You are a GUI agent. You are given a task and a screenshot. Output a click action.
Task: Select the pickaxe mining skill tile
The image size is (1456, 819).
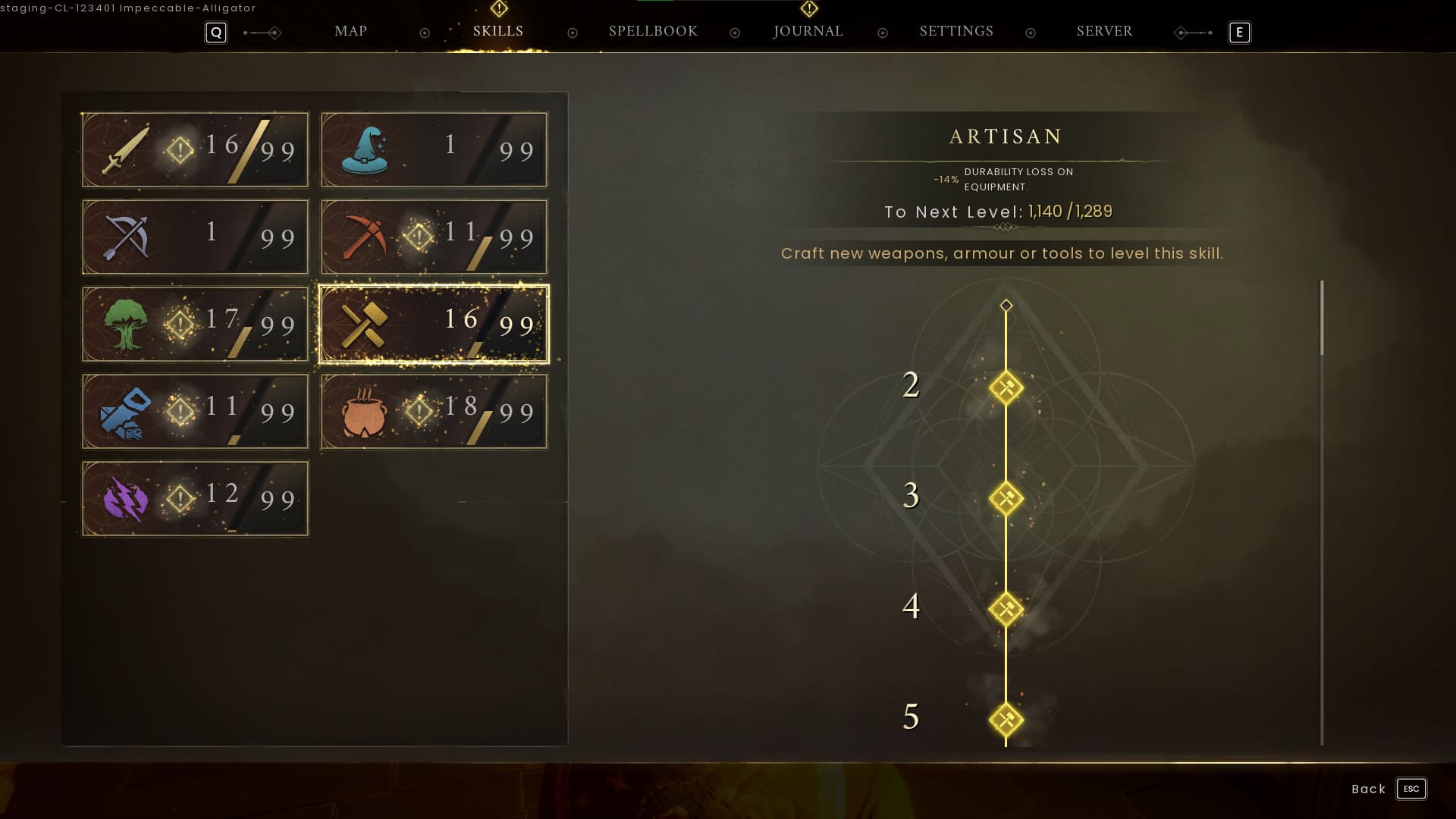(434, 237)
